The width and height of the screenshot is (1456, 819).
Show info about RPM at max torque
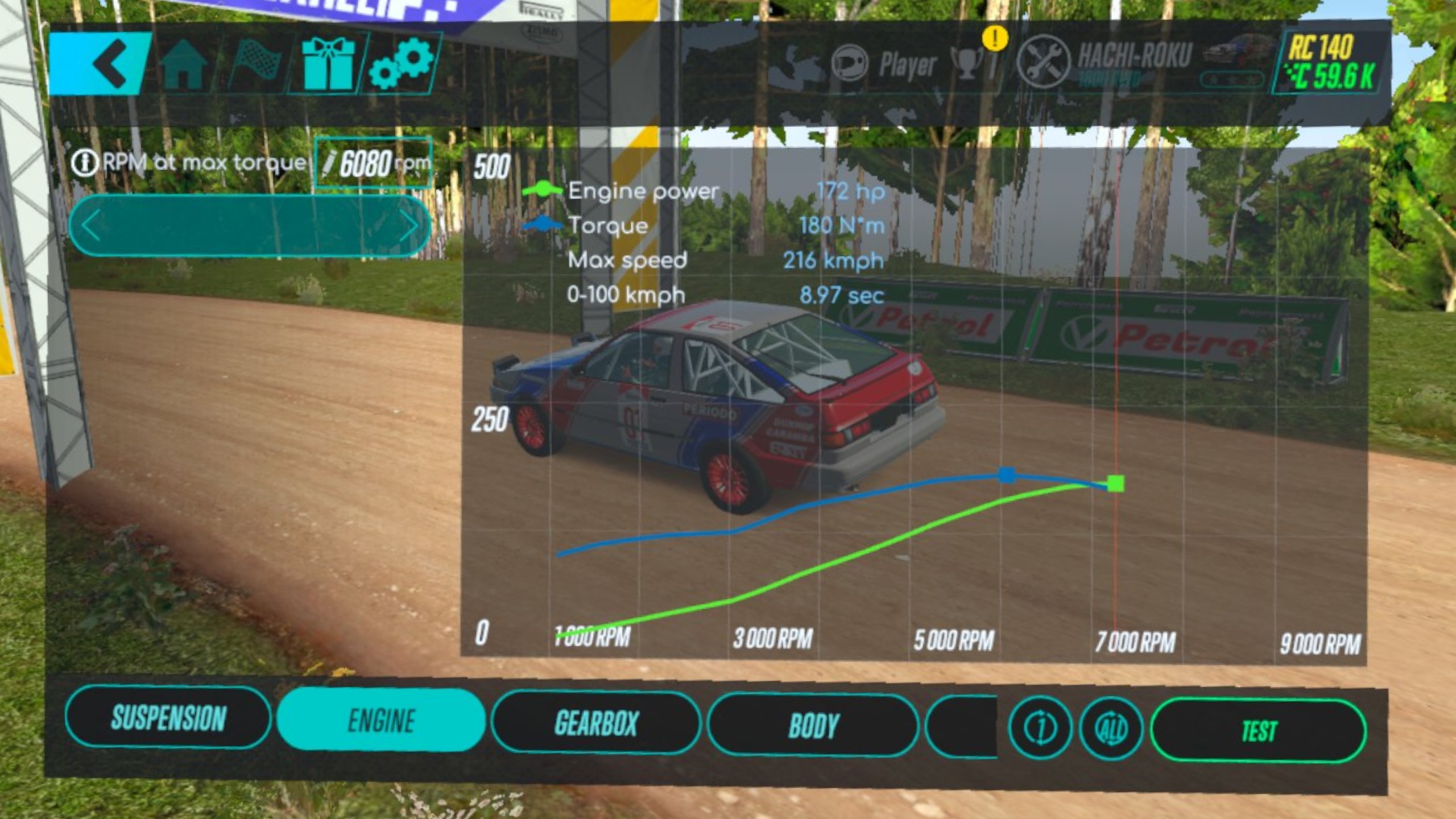(x=84, y=163)
